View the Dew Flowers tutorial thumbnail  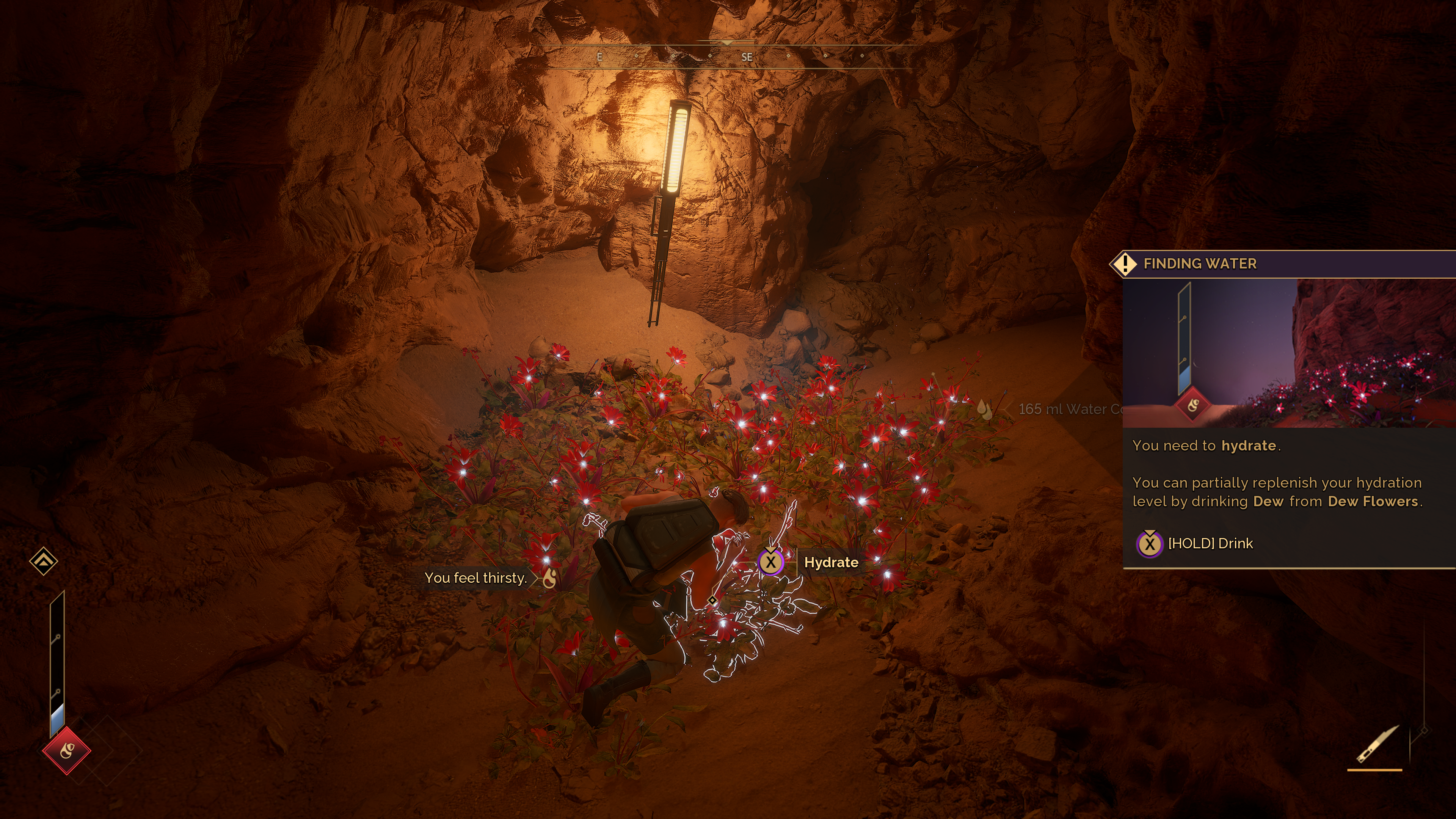pyautogui.click(x=1289, y=353)
